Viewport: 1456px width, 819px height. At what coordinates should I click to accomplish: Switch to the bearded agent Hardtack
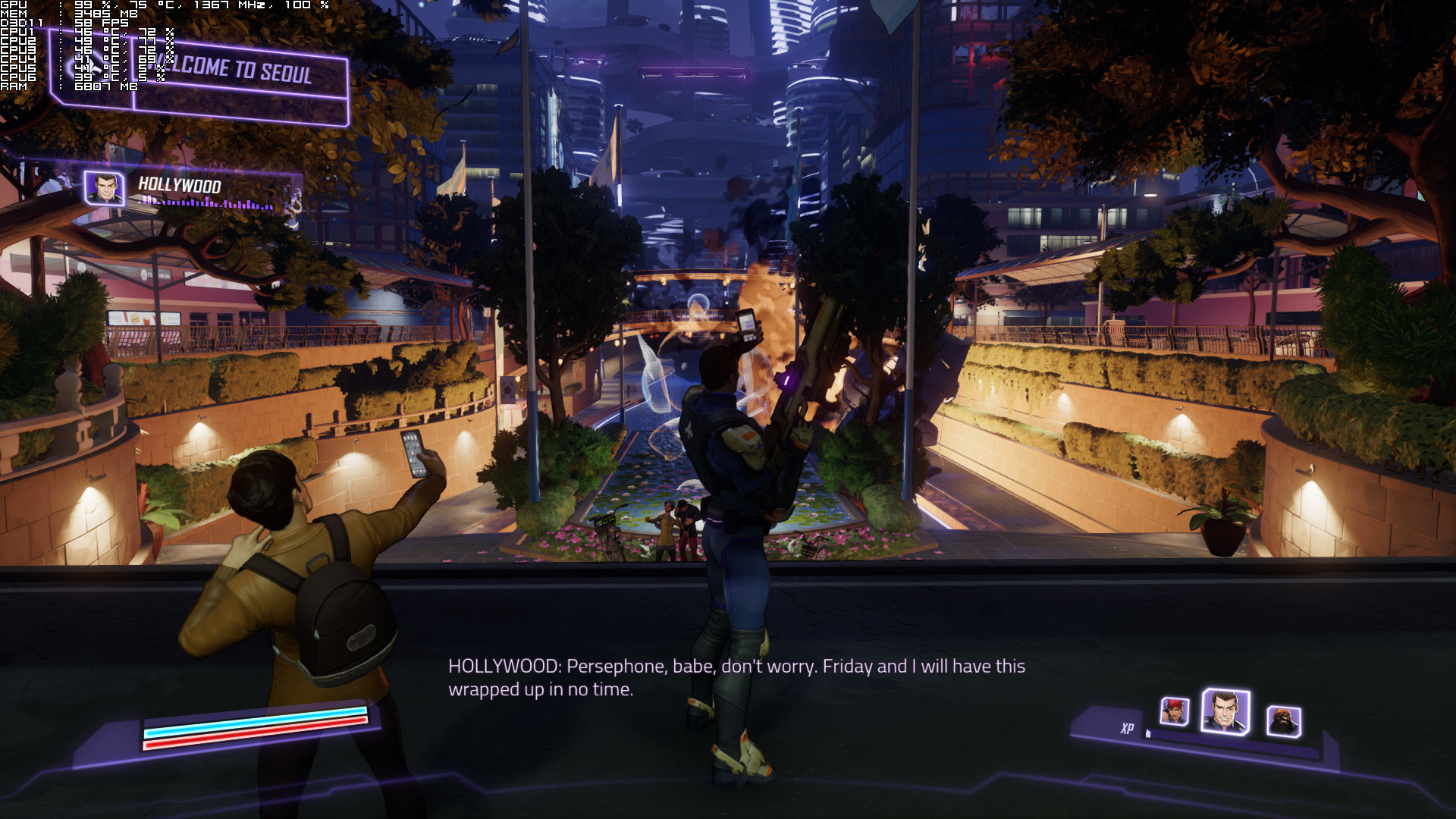(1283, 720)
